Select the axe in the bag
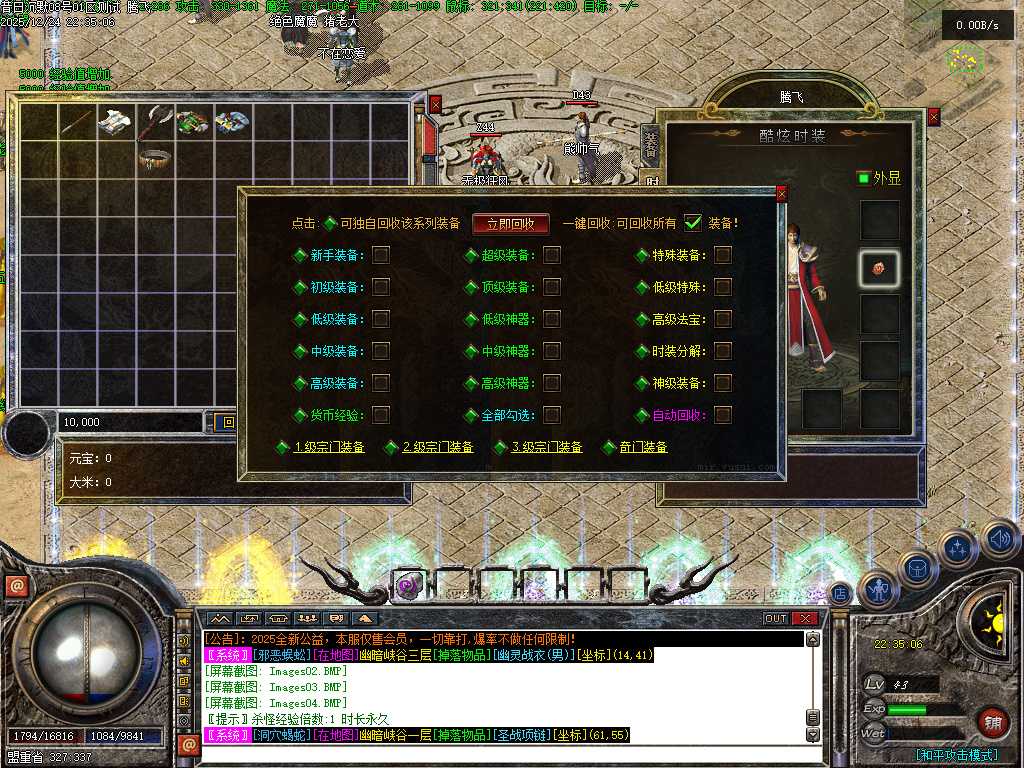Viewport: 1024px width, 768px height. [155, 122]
